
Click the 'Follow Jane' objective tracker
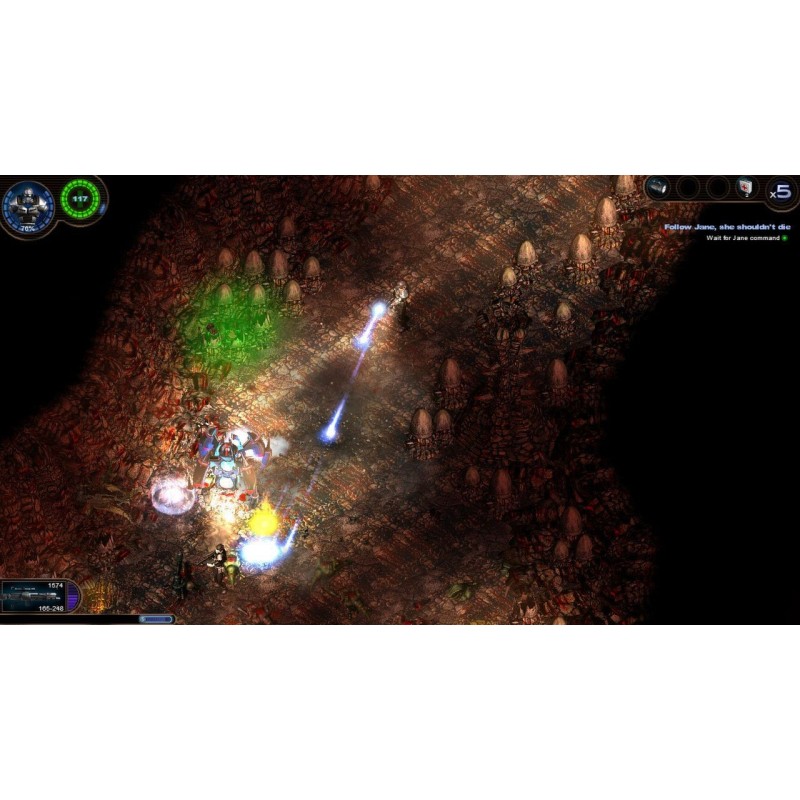pos(727,227)
